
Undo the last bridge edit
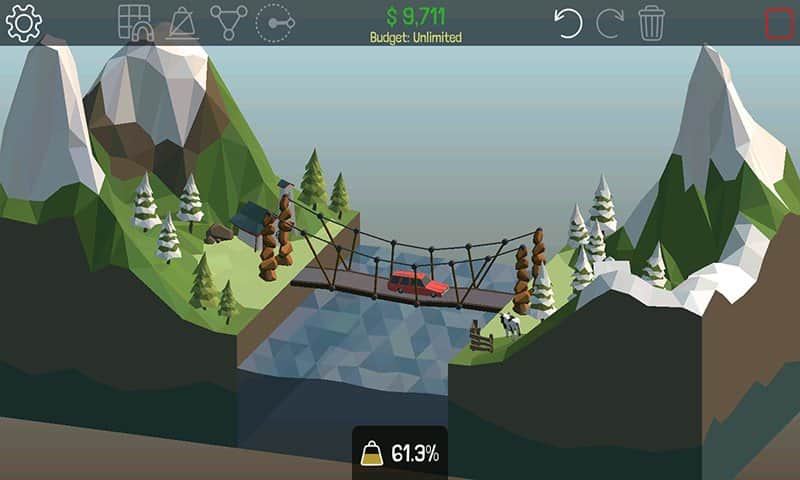point(569,22)
